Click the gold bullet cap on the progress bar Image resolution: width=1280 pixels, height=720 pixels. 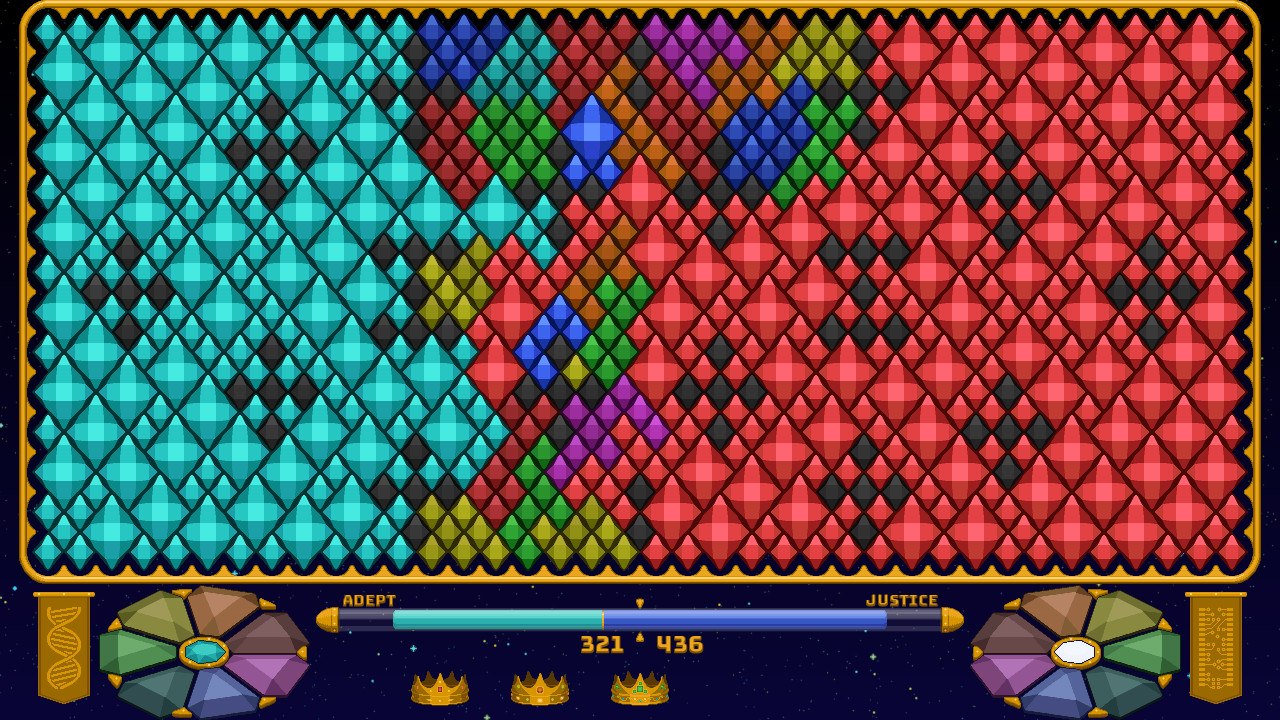[330, 620]
